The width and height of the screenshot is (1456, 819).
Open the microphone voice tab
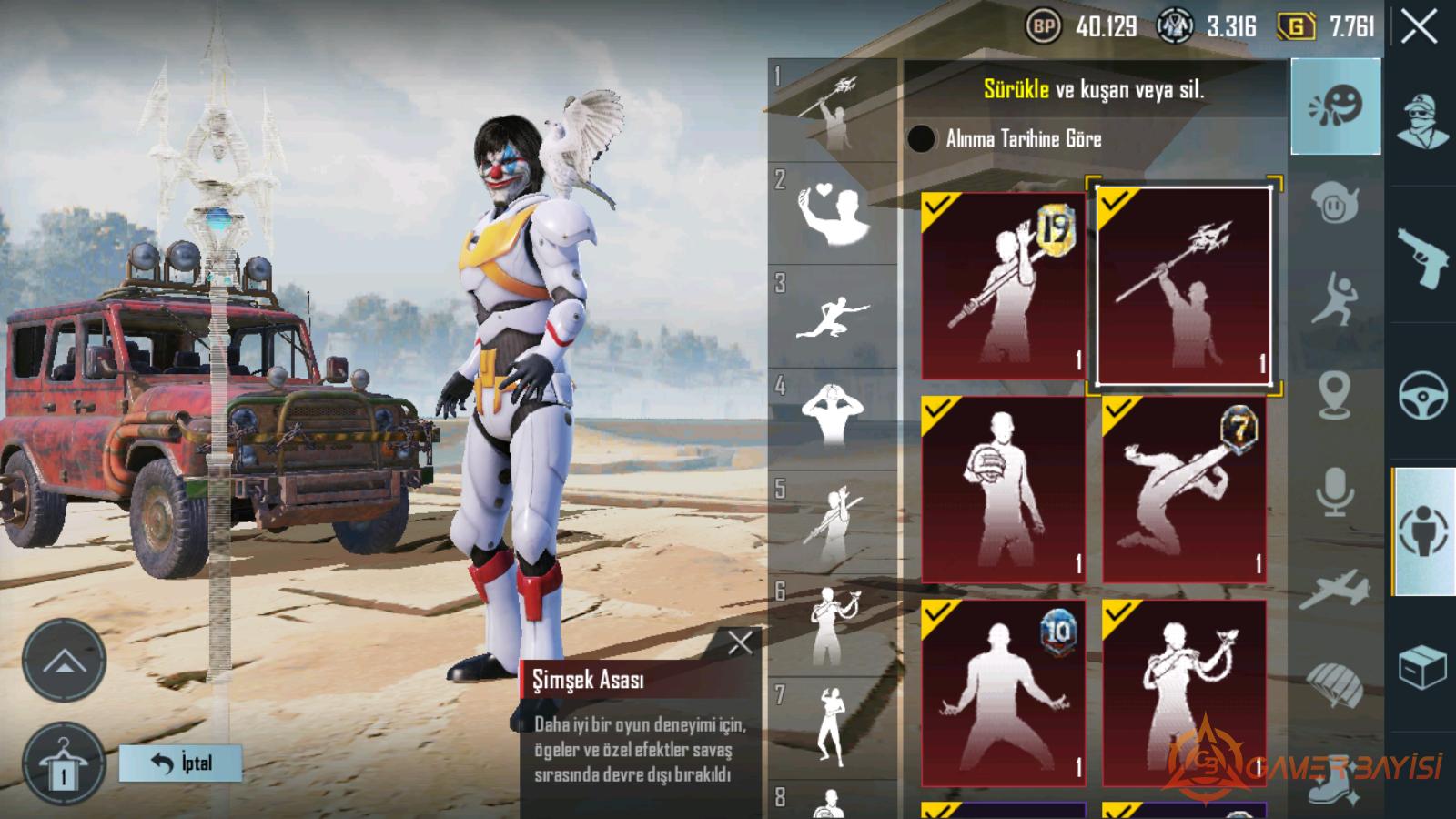tap(1335, 491)
